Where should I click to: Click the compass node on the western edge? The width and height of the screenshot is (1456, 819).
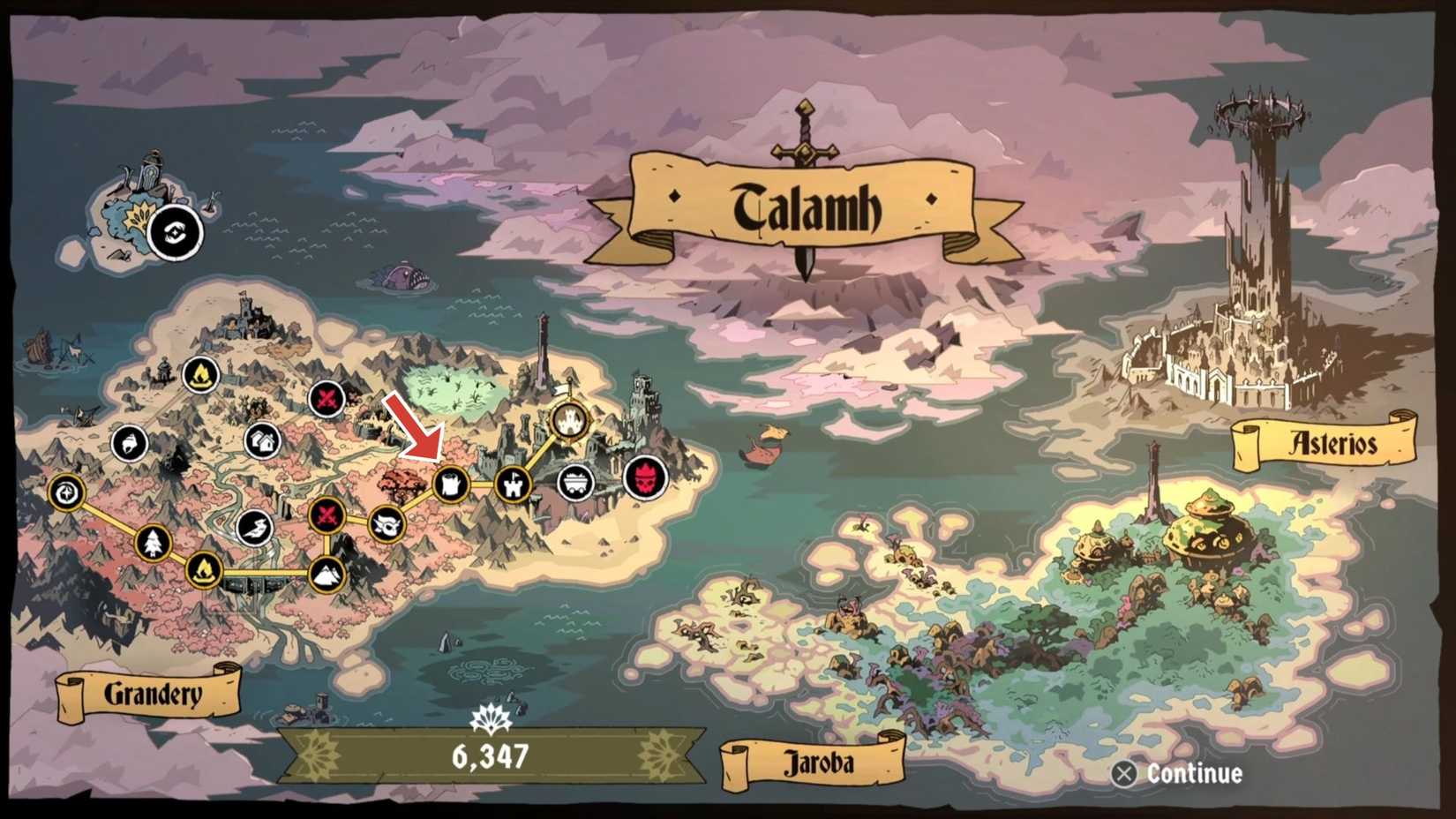click(x=68, y=494)
